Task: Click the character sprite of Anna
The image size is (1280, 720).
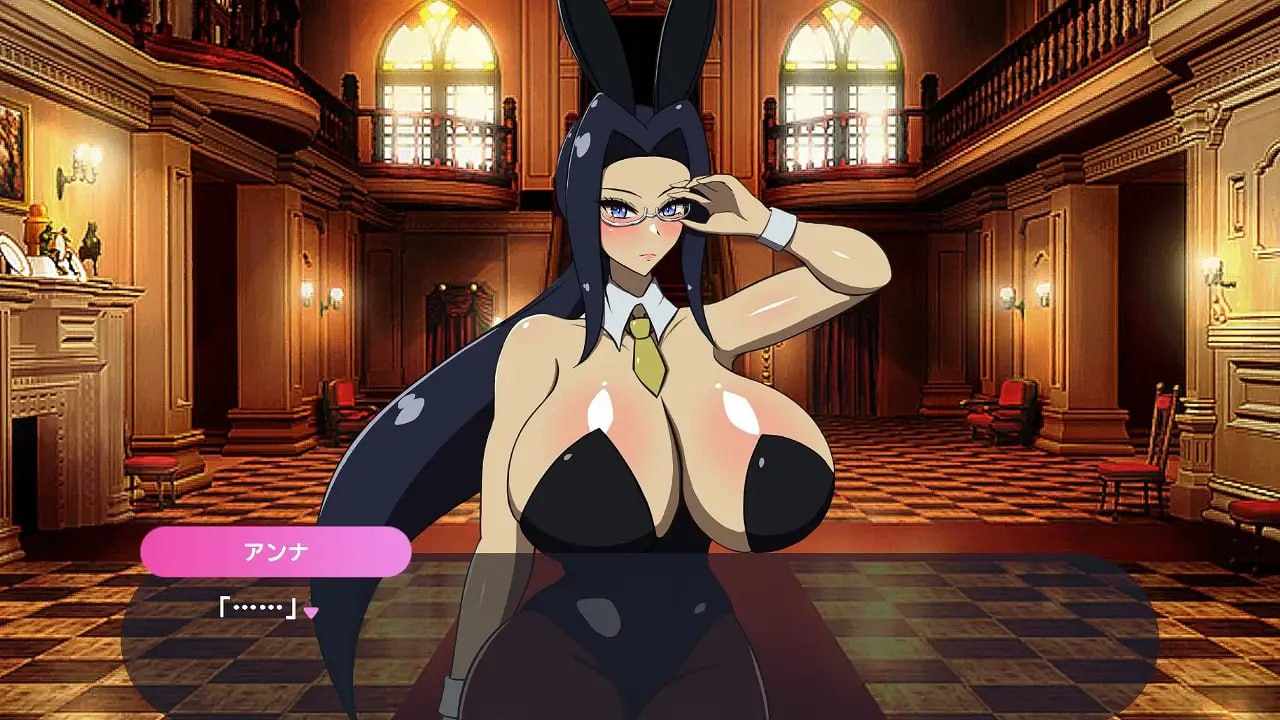Action: (x=650, y=450)
